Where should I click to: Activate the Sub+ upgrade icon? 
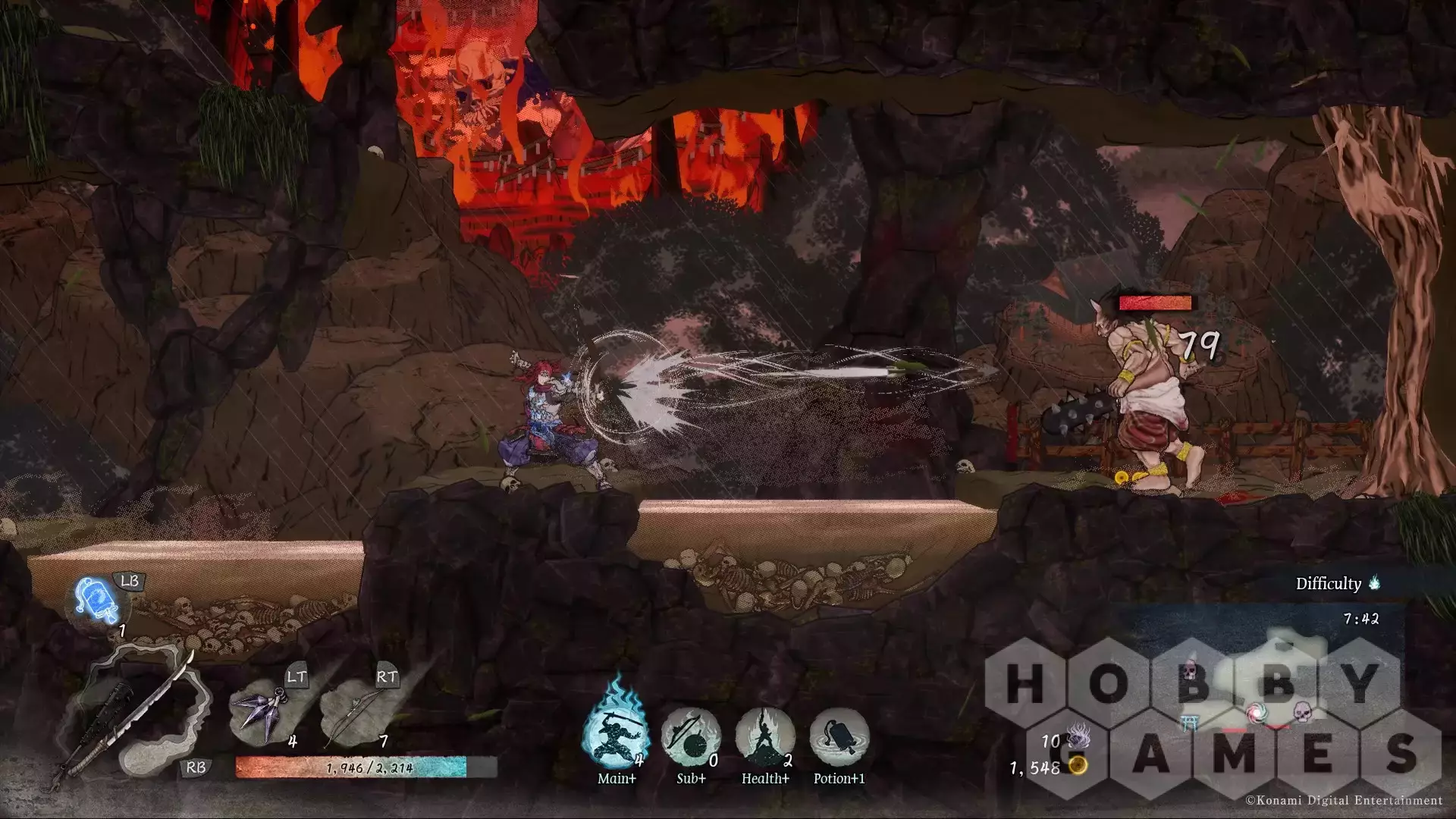pos(690,736)
